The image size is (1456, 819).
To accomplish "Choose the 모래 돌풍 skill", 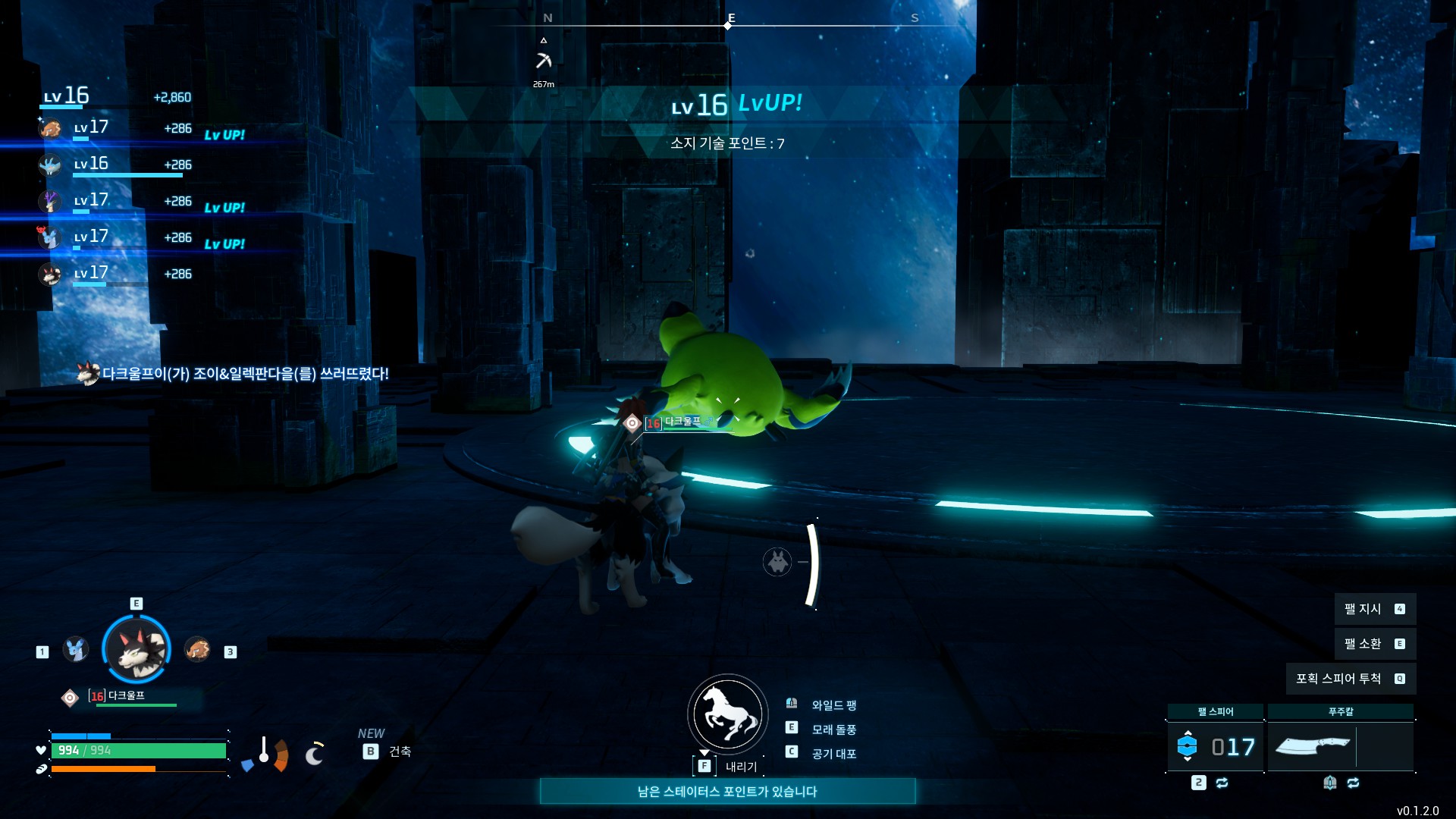I will coord(833,730).
